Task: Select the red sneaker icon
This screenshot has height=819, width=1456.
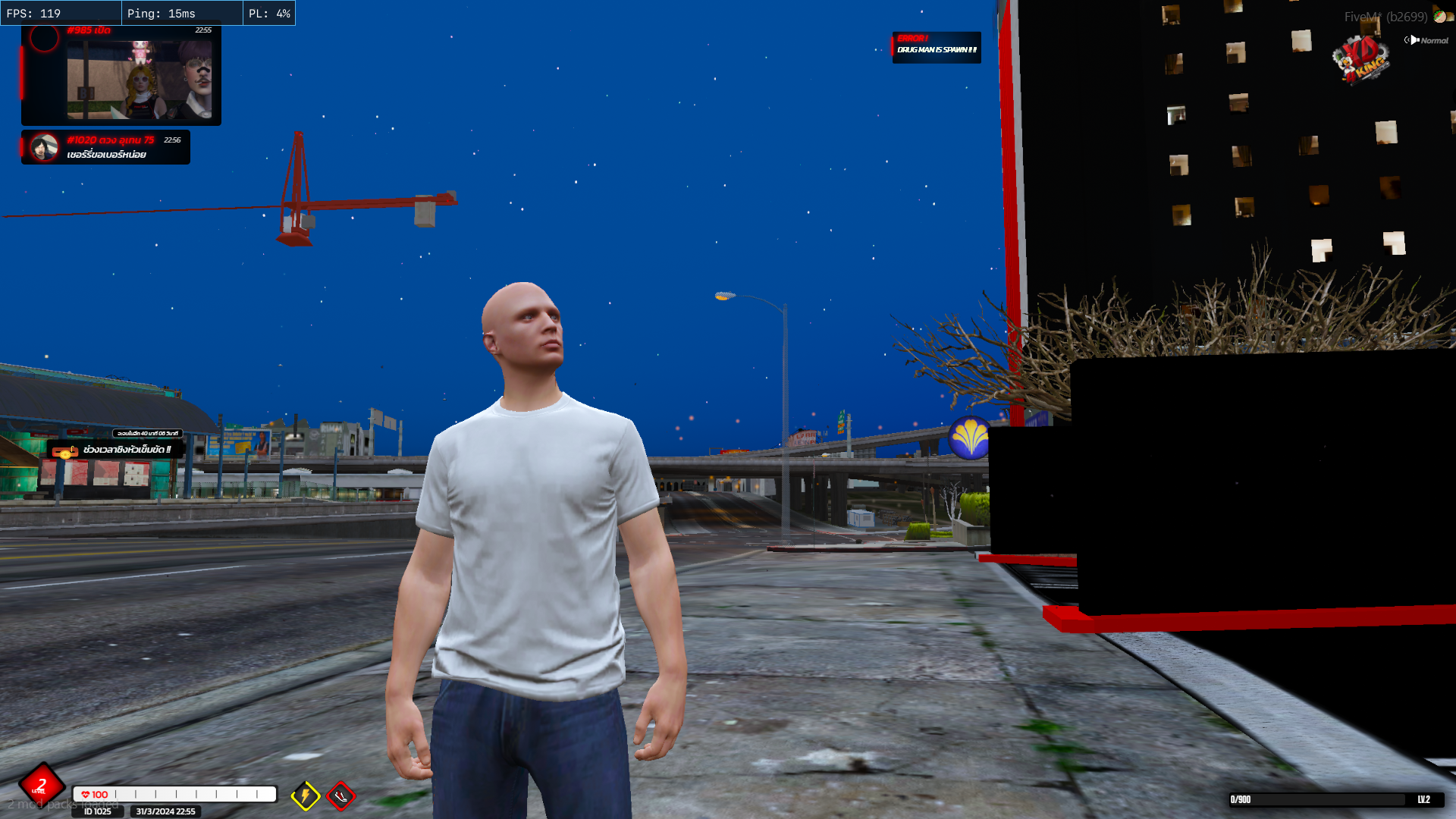Action: tap(341, 795)
